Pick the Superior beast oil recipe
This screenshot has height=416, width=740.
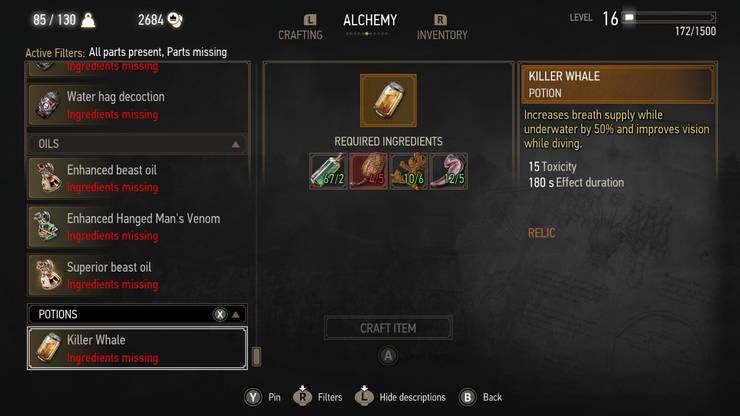[137, 275]
